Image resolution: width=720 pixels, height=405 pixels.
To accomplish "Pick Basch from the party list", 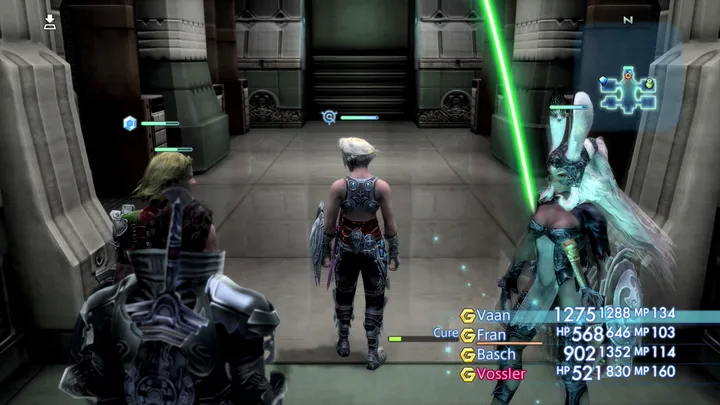I will tap(496, 354).
